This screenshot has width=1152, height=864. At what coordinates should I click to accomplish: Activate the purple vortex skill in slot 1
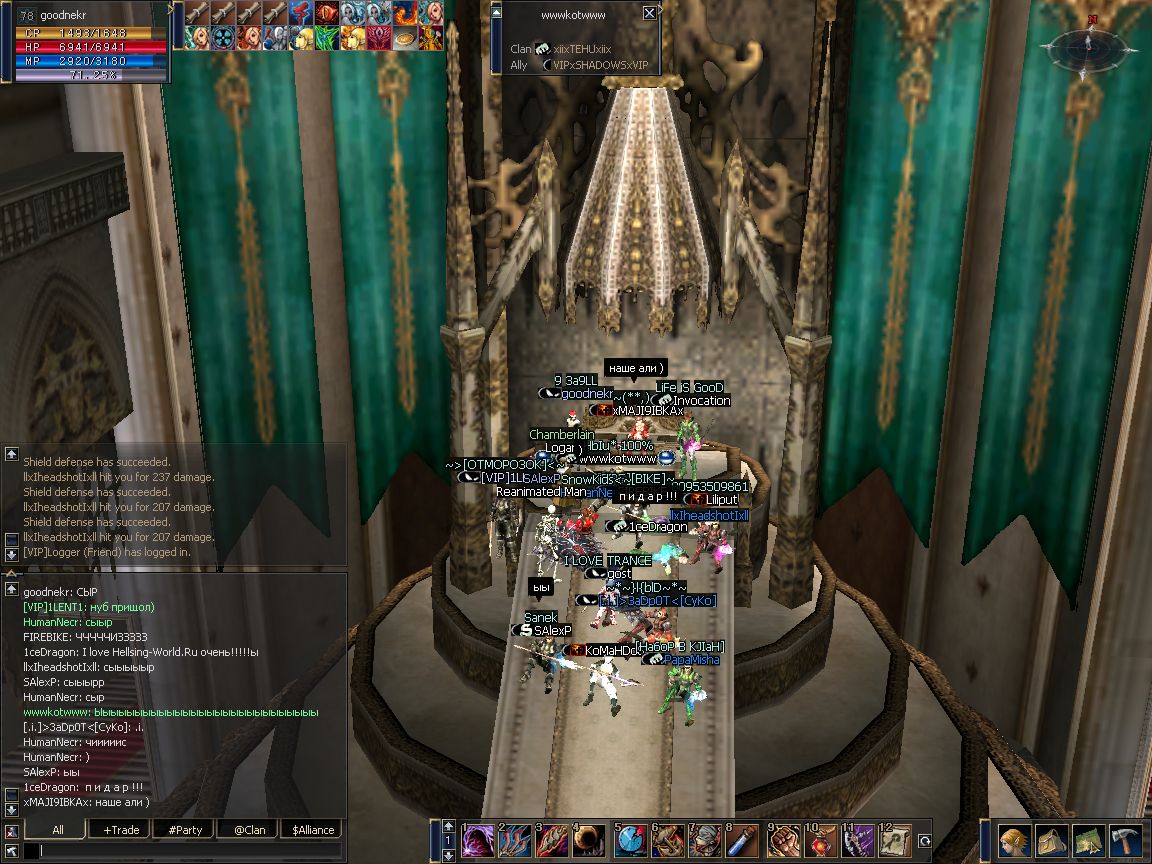click(478, 841)
